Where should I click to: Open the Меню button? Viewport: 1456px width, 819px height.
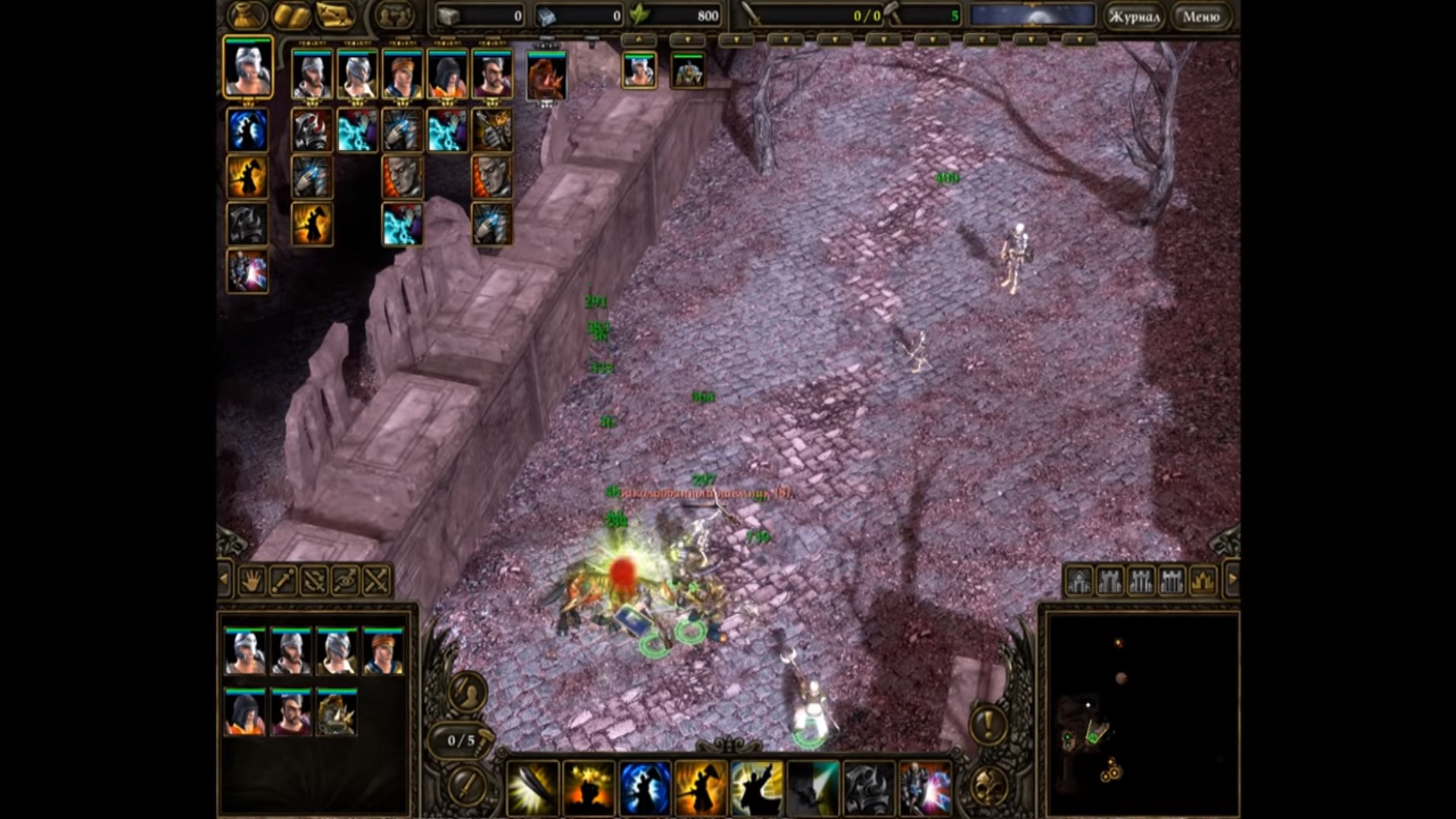[1200, 17]
